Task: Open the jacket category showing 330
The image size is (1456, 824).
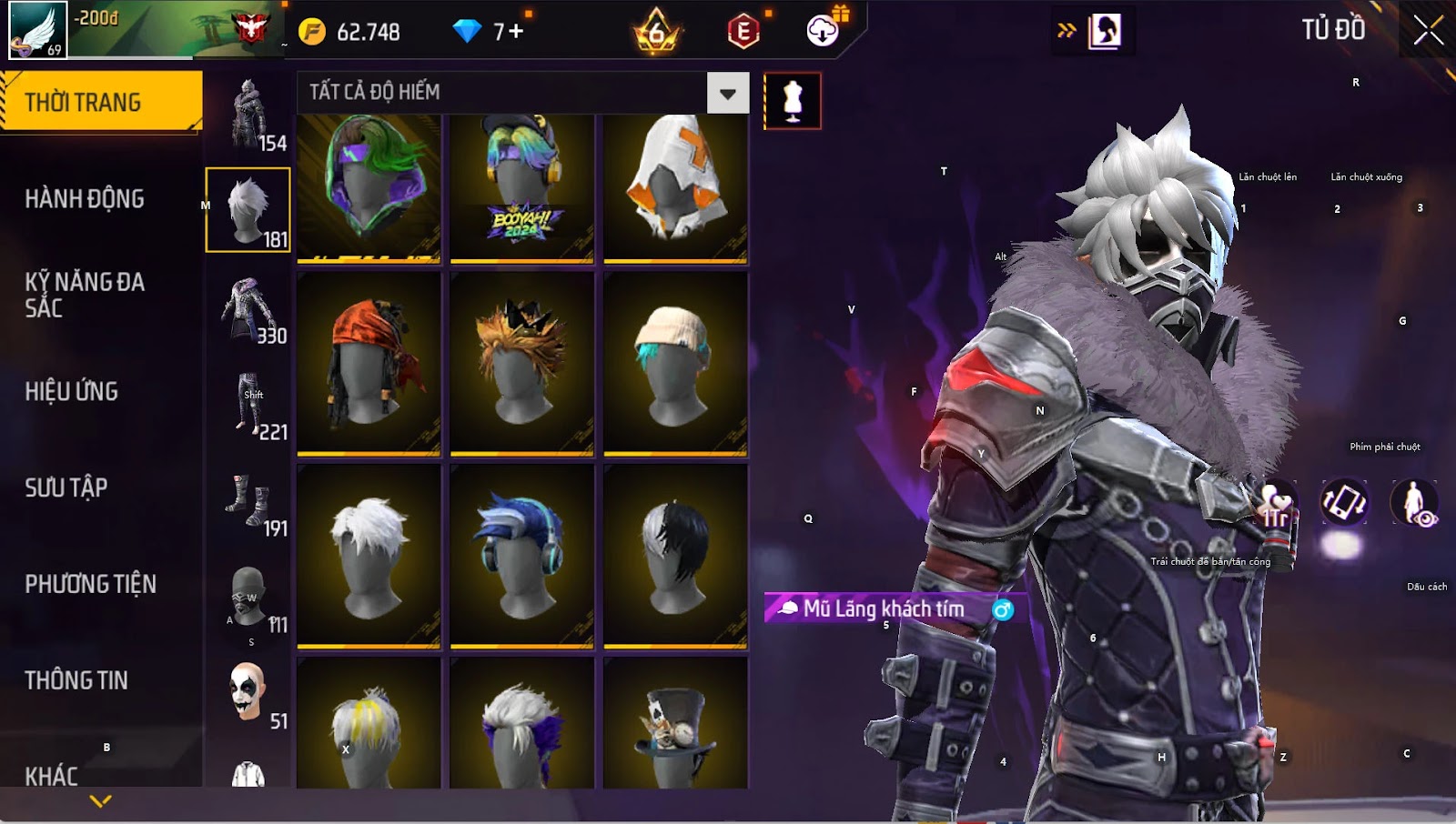Action: point(248,311)
